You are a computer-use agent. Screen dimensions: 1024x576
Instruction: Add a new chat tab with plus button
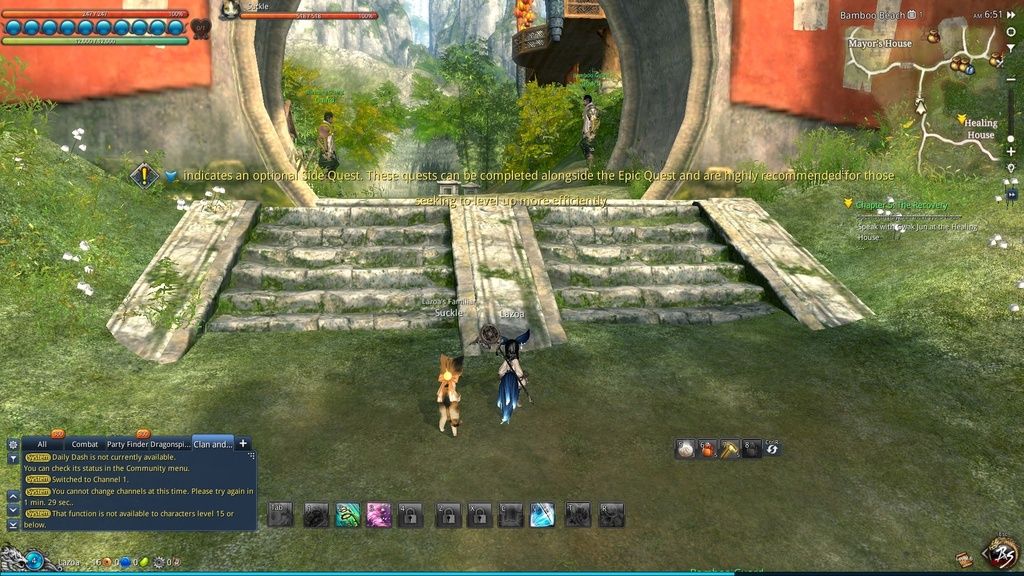click(x=243, y=443)
